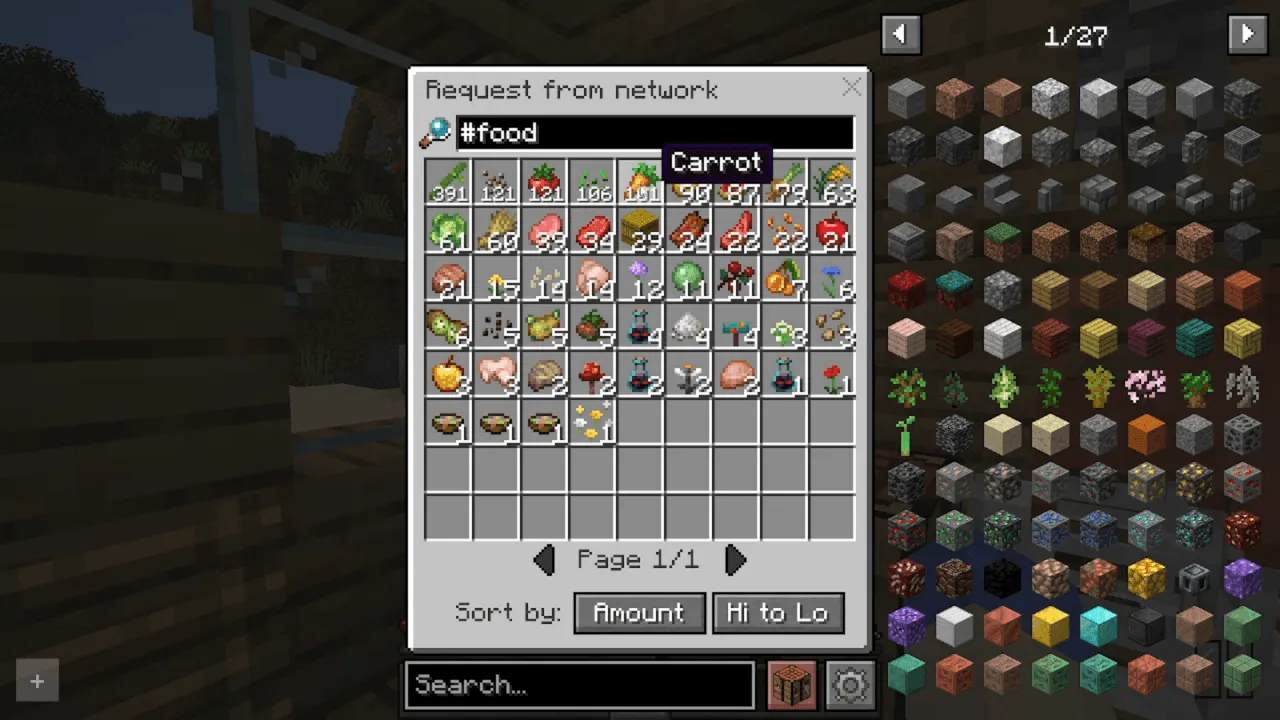Open JEI settings with the wrench icon
This screenshot has height=720, width=1280.
pos(849,684)
